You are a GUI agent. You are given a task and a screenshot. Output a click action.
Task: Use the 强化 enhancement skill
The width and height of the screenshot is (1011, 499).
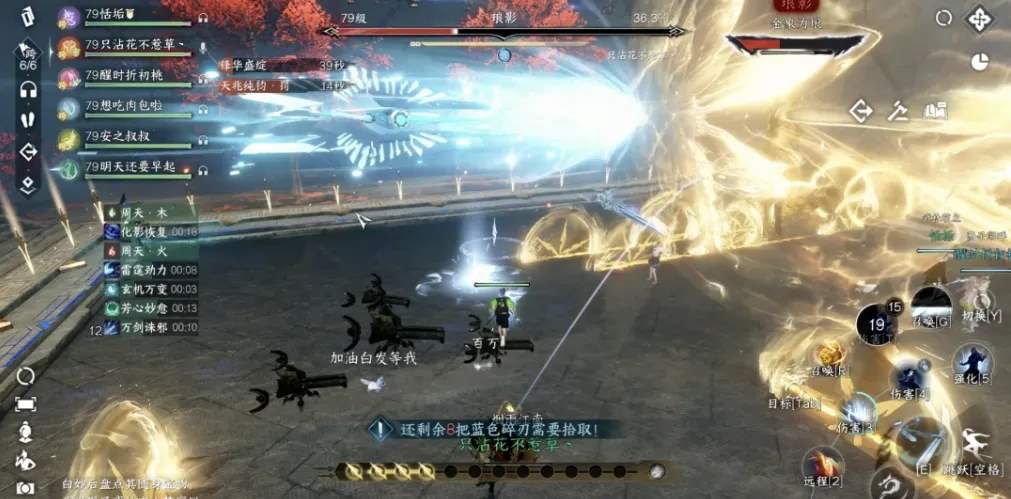point(970,361)
